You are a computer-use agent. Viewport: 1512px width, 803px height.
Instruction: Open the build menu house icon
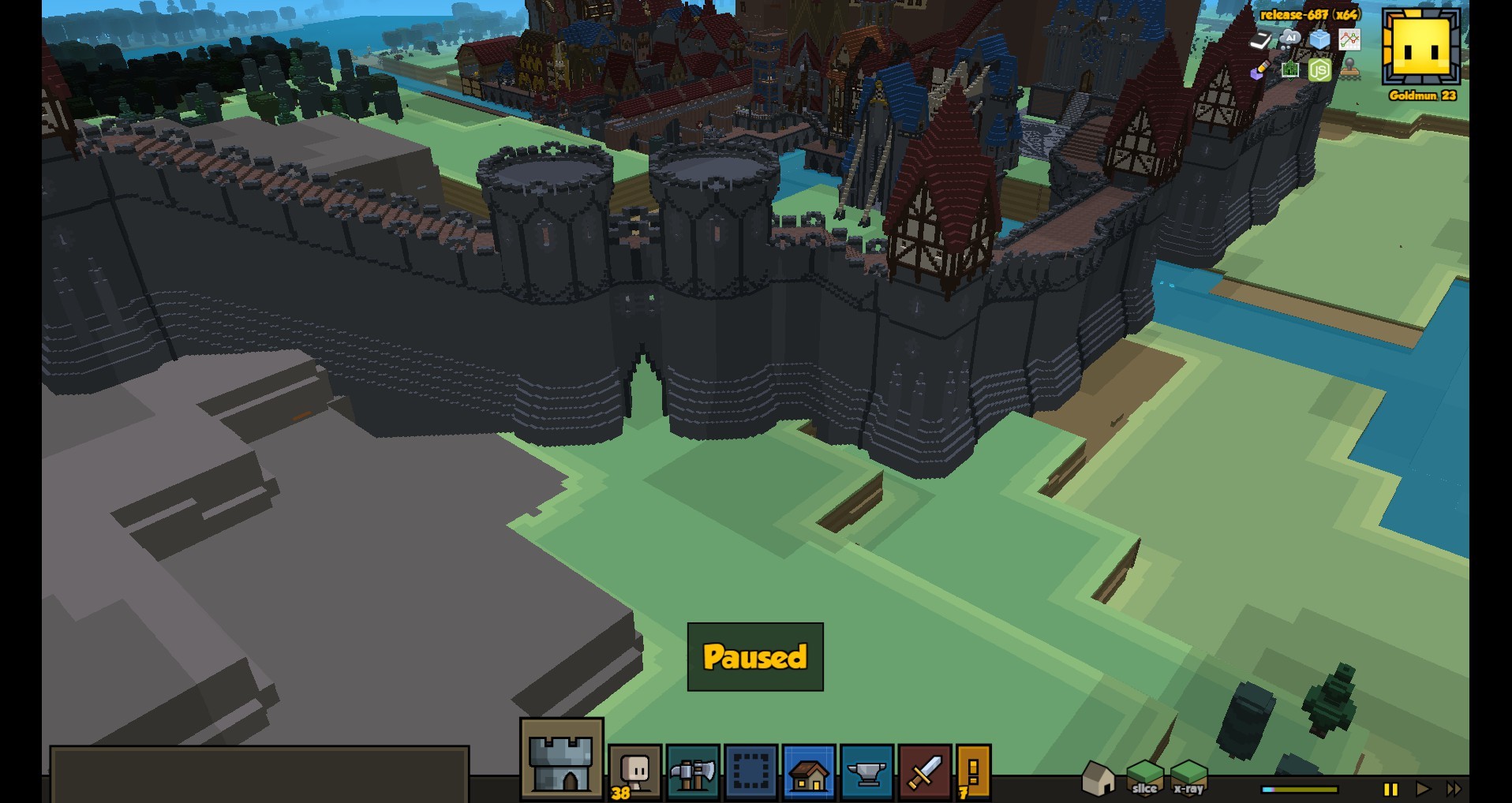809,772
